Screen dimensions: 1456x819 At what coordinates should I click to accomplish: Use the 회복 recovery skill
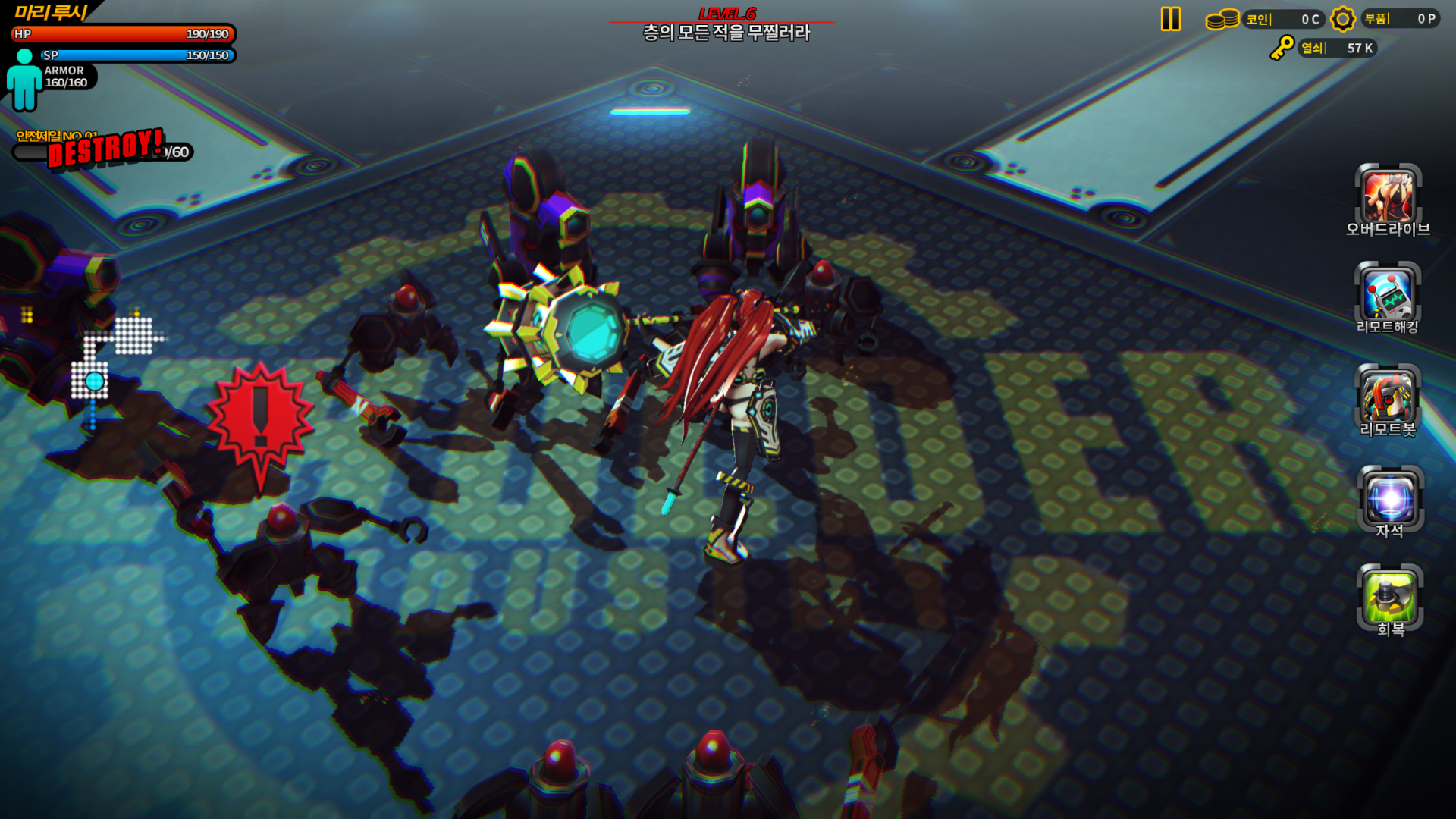tap(1389, 597)
